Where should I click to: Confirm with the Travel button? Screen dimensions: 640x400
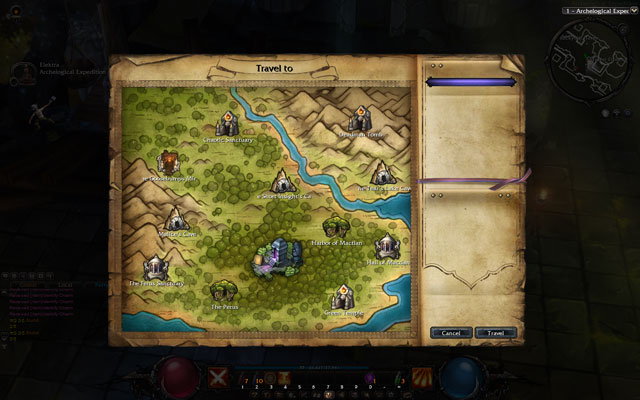coord(496,332)
